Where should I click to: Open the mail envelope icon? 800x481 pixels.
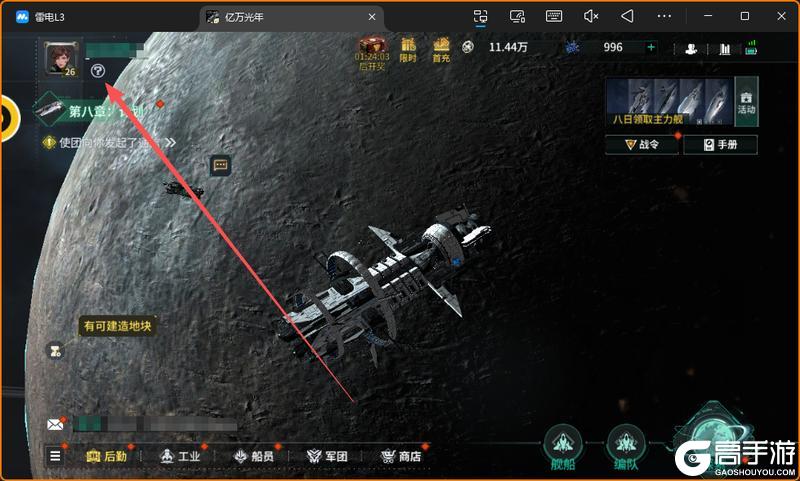click(x=55, y=424)
